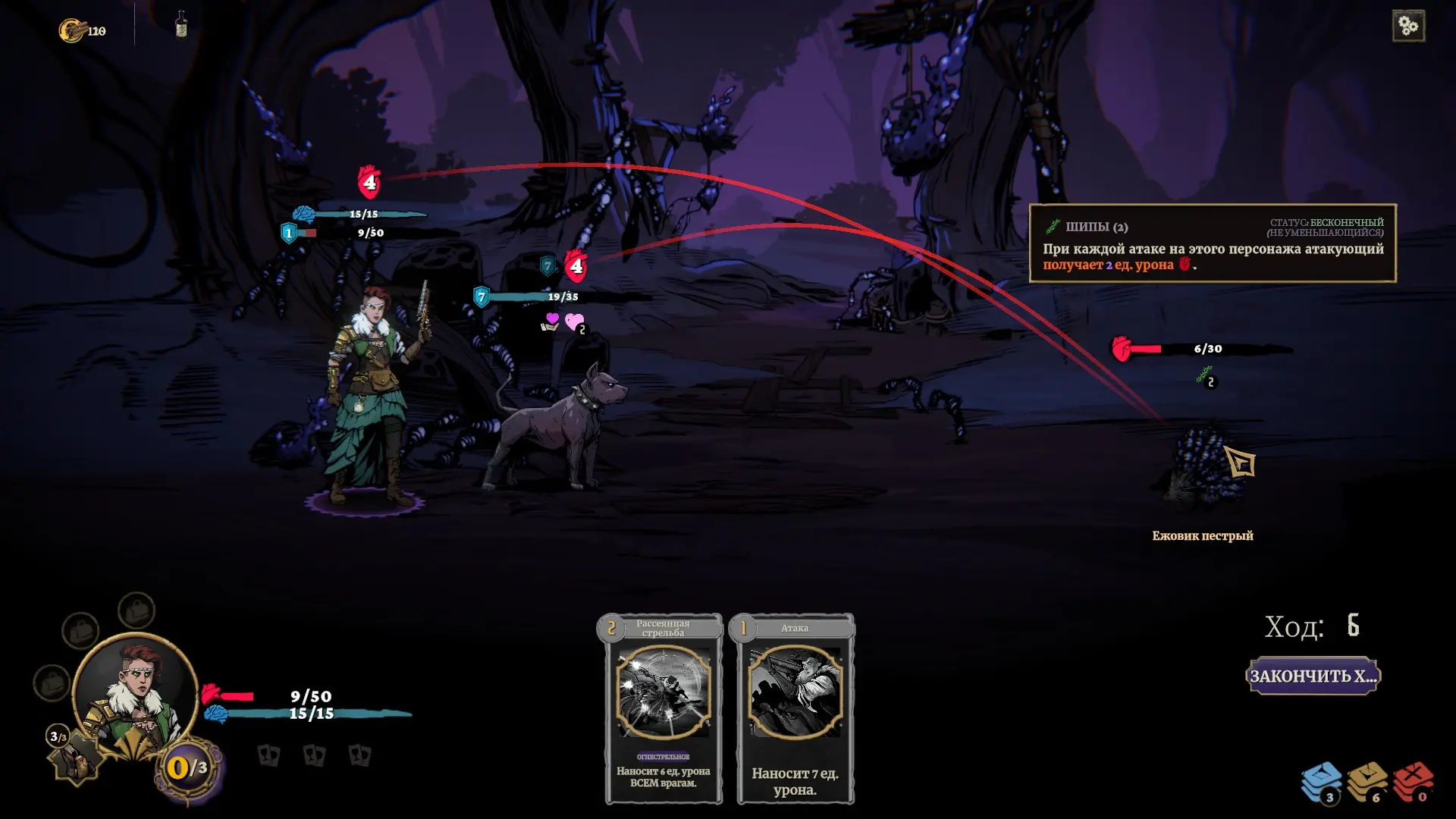The image size is (1456, 819).
Task: Open the blue draw pile
Action: click(x=1321, y=782)
